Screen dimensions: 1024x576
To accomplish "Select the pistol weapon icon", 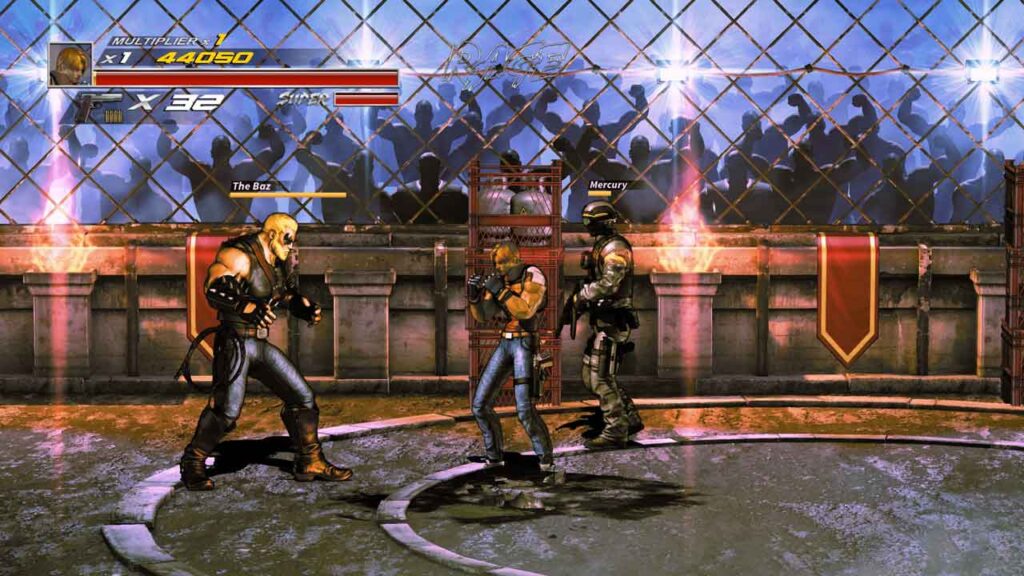I will click(99, 104).
